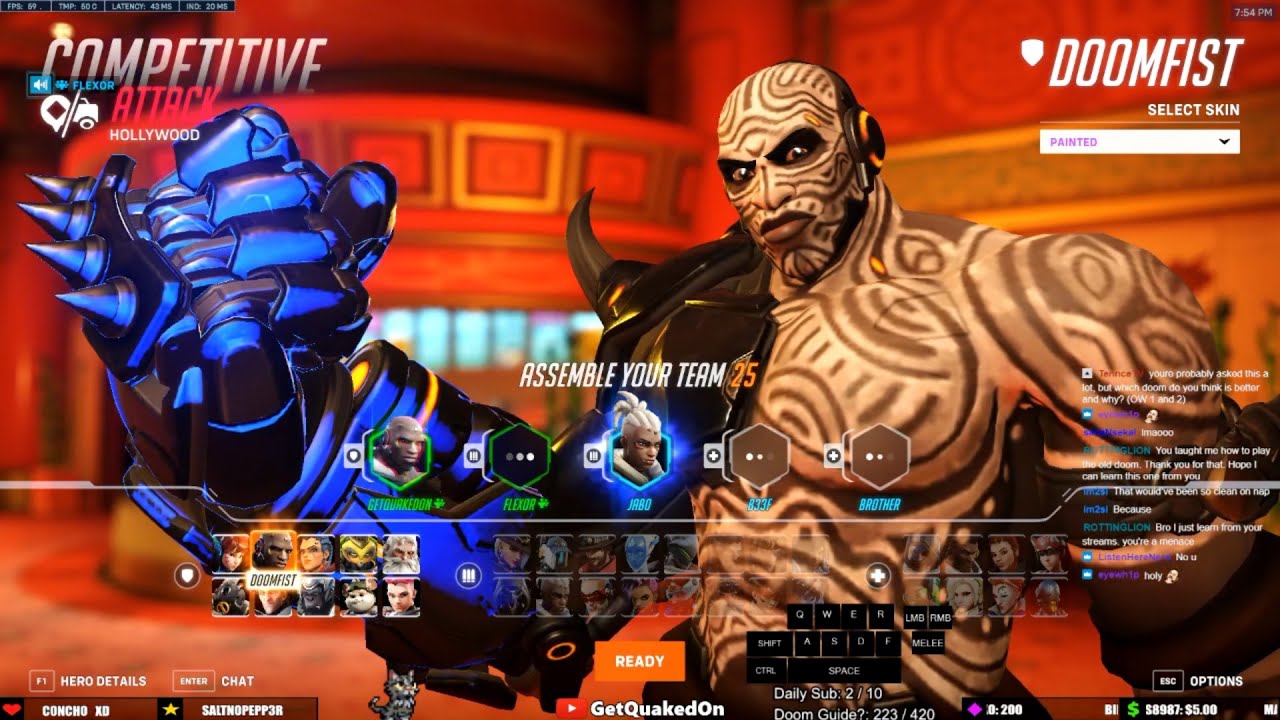Click the plus icon on B33T's team slot
Screen dimensions: 1280x720
pos(712,453)
